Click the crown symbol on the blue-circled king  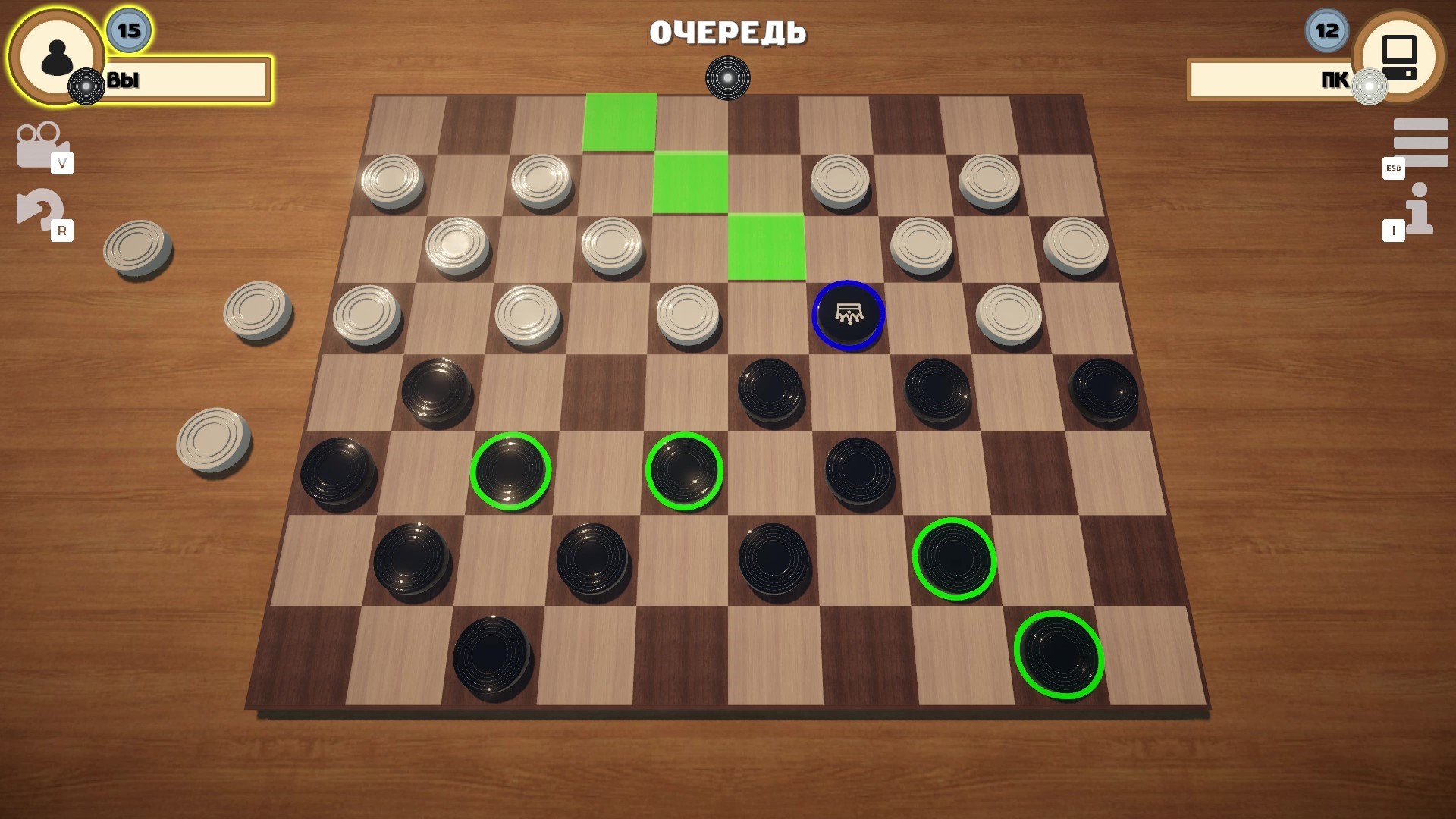849,313
